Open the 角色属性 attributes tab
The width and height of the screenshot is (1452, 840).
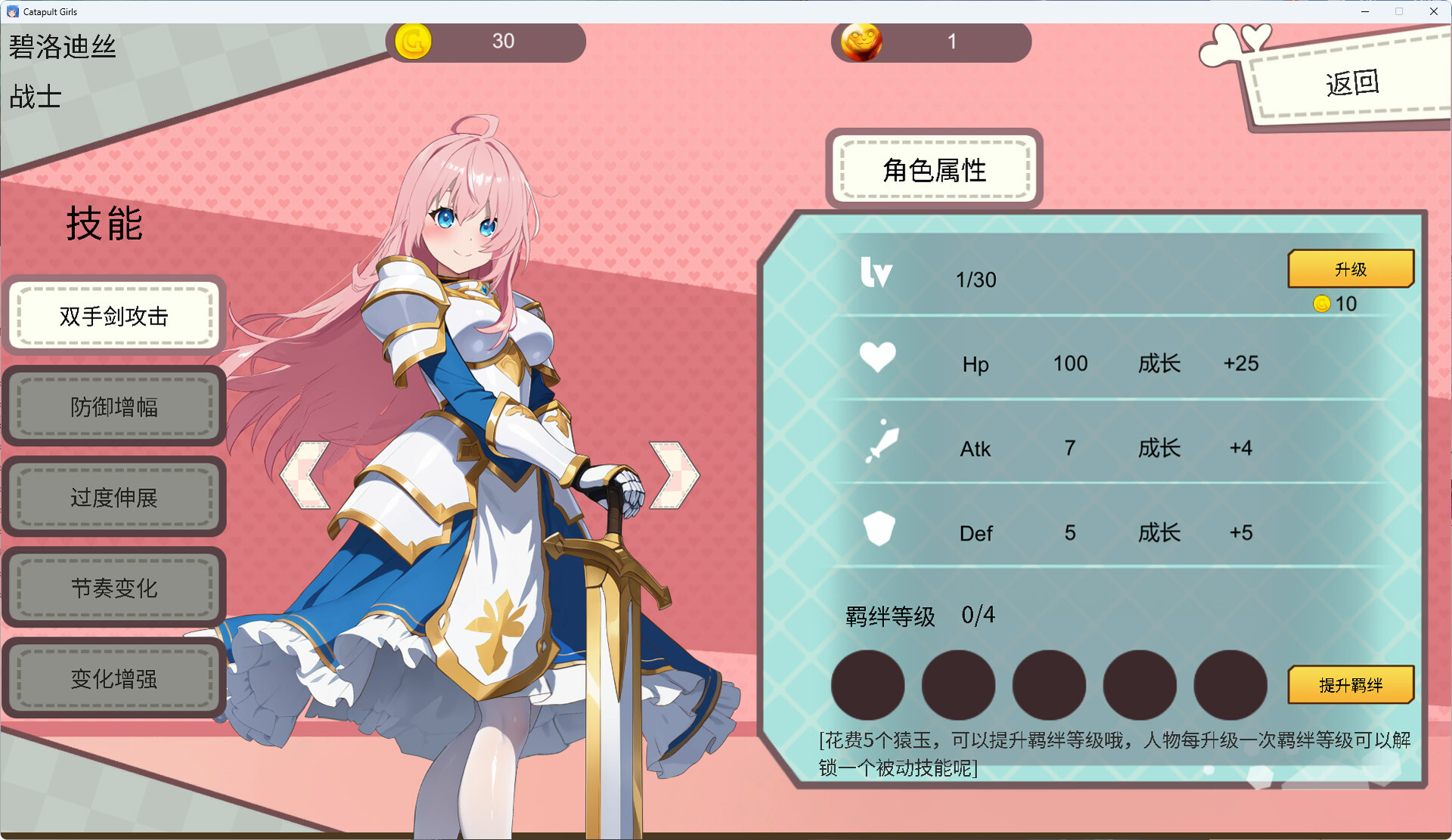pyautogui.click(x=935, y=170)
